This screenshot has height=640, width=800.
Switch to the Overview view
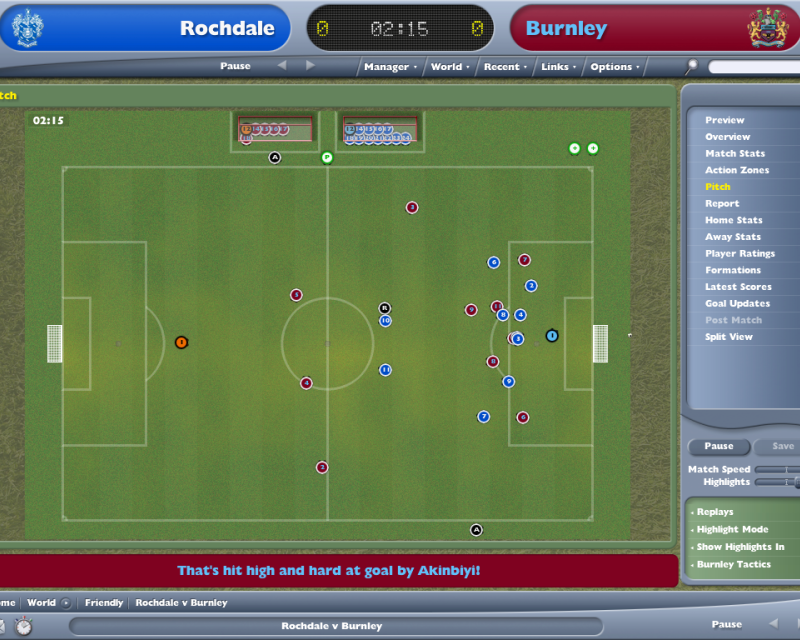727,137
